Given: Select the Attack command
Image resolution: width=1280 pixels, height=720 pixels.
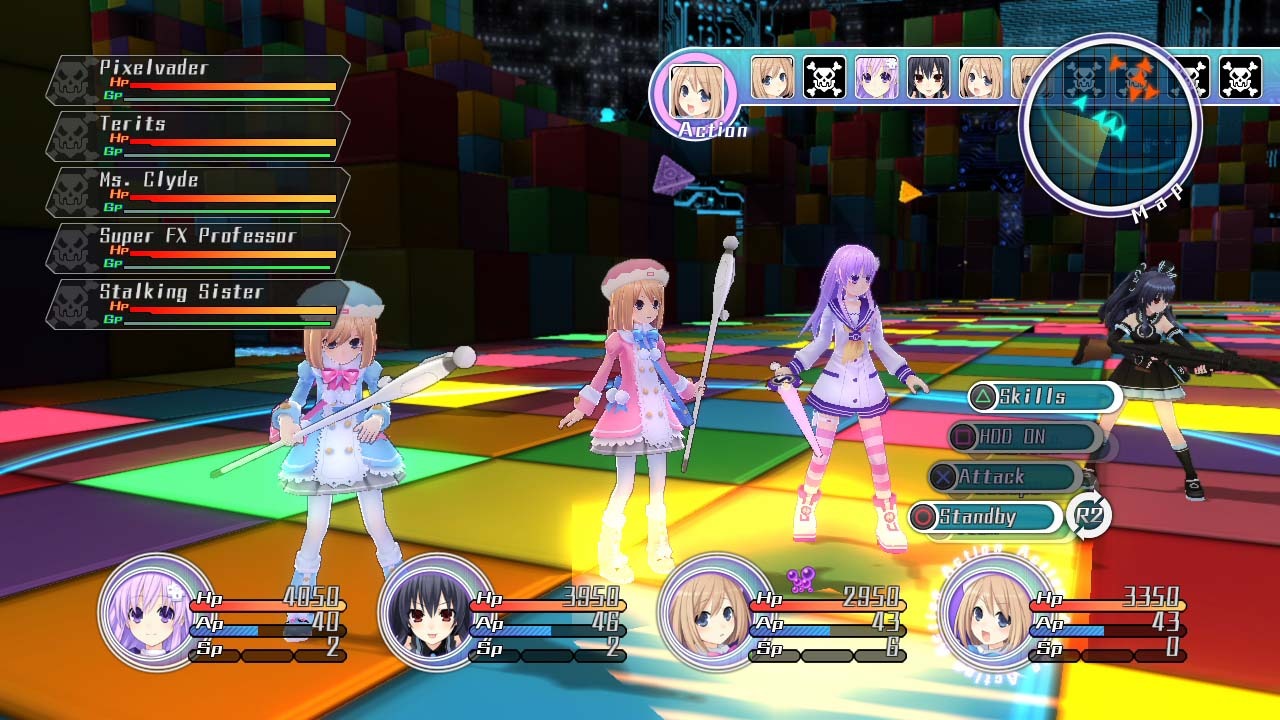Looking at the screenshot, I should [1003, 477].
